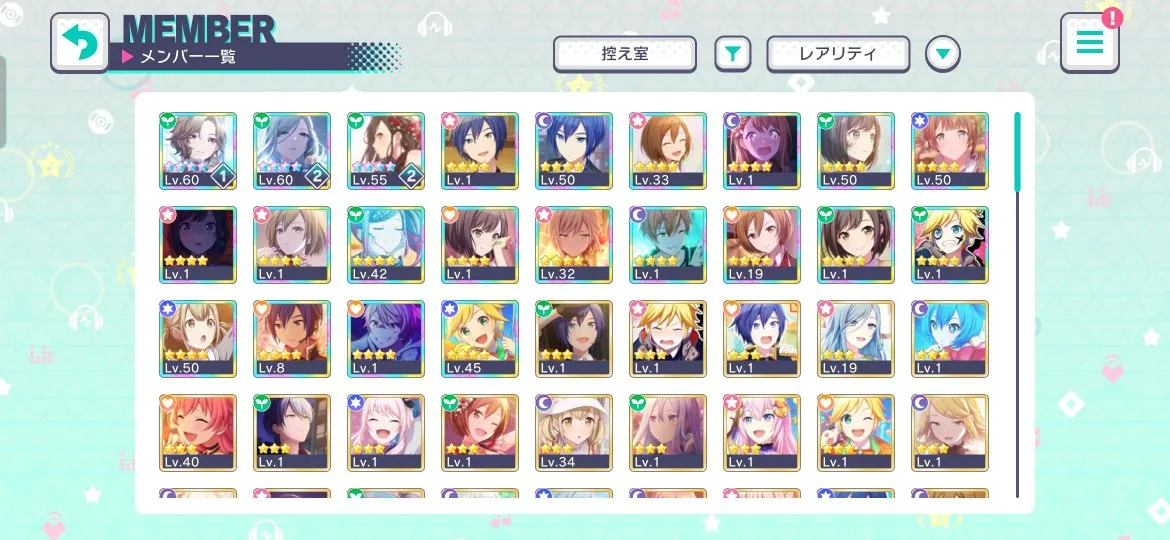Select the Lv.40 member card
Viewport: 1170px width, 540px height.
pos(198,433)
